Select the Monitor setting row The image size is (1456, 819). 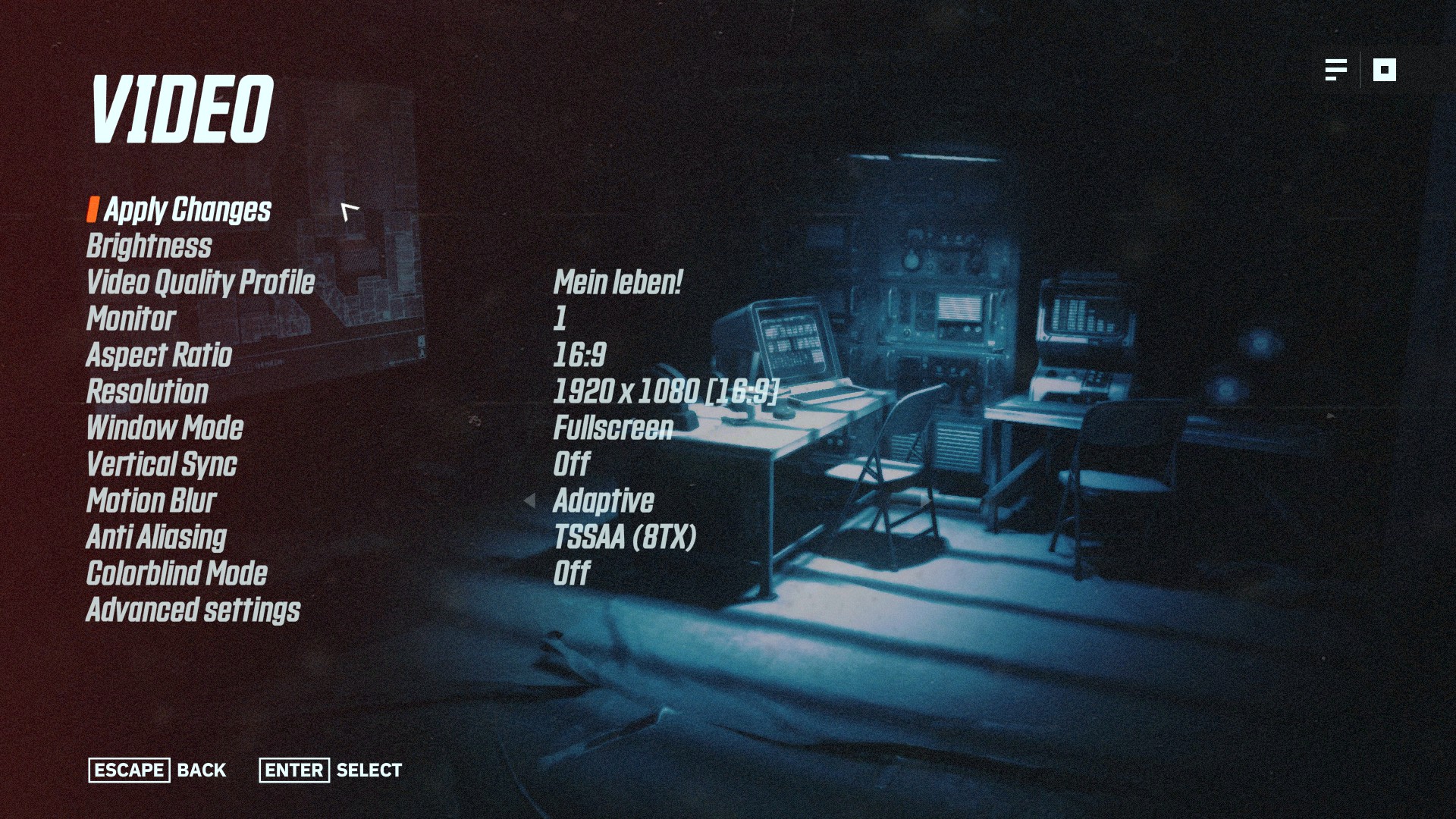point(130,319)
